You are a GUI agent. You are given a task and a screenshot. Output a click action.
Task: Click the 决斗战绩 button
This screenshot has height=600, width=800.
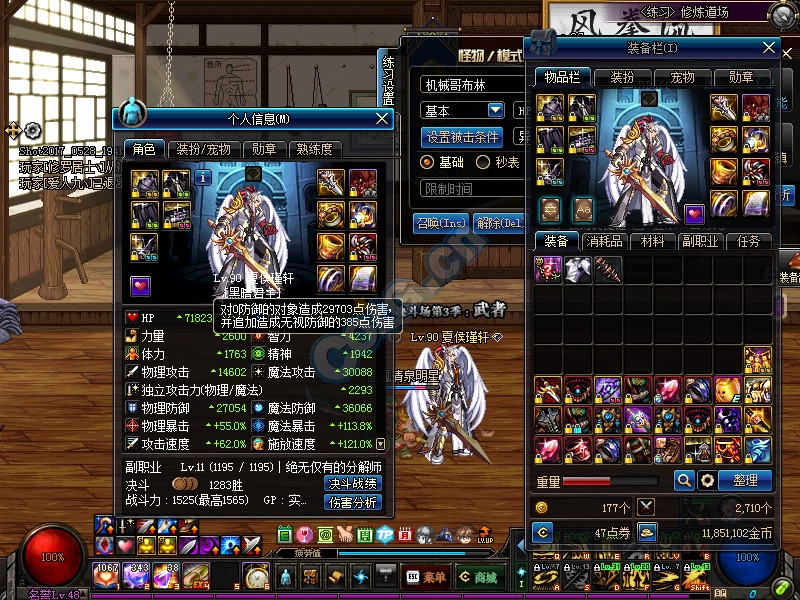353,484
